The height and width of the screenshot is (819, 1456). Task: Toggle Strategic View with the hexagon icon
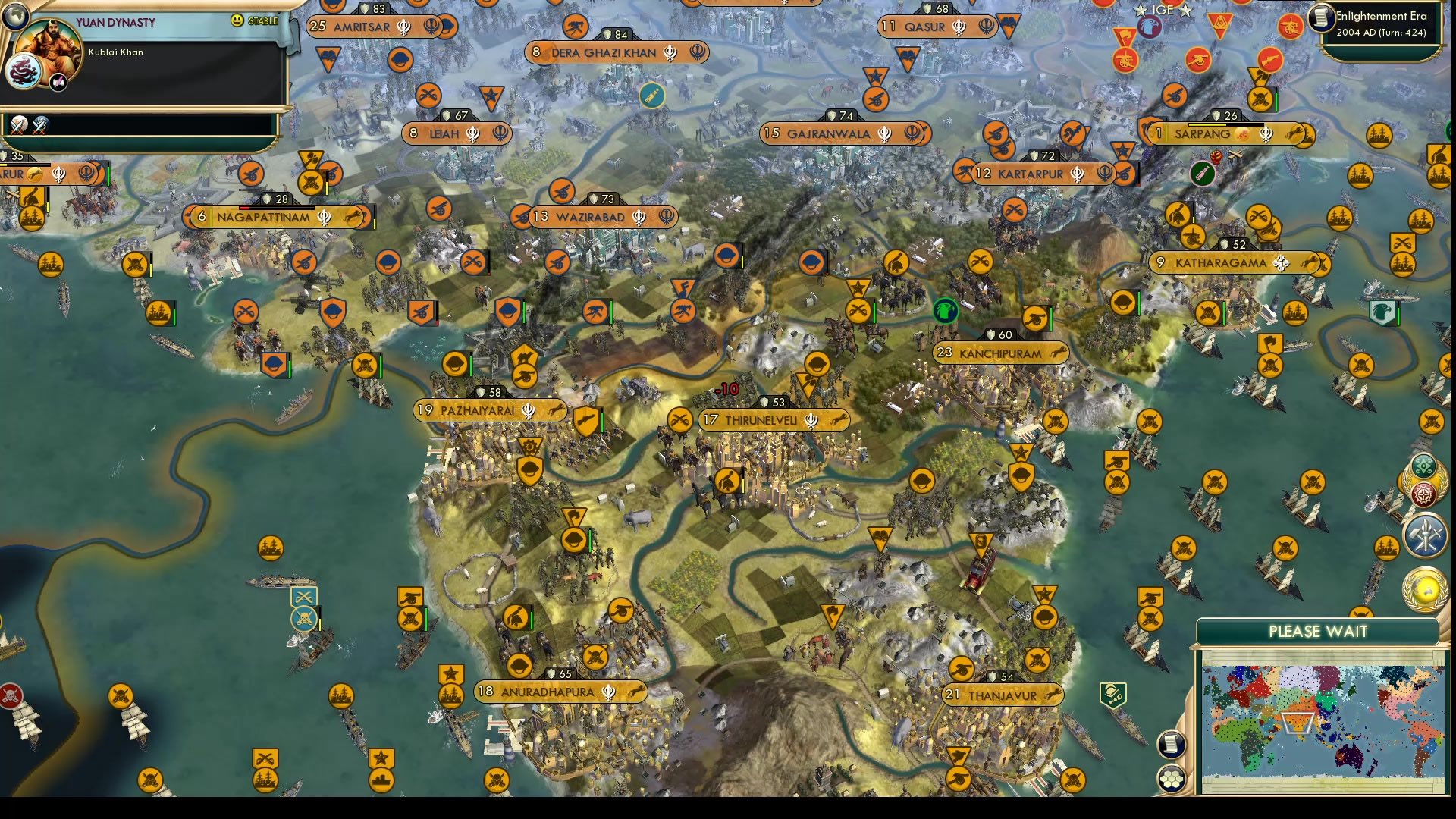(1172, 780)
